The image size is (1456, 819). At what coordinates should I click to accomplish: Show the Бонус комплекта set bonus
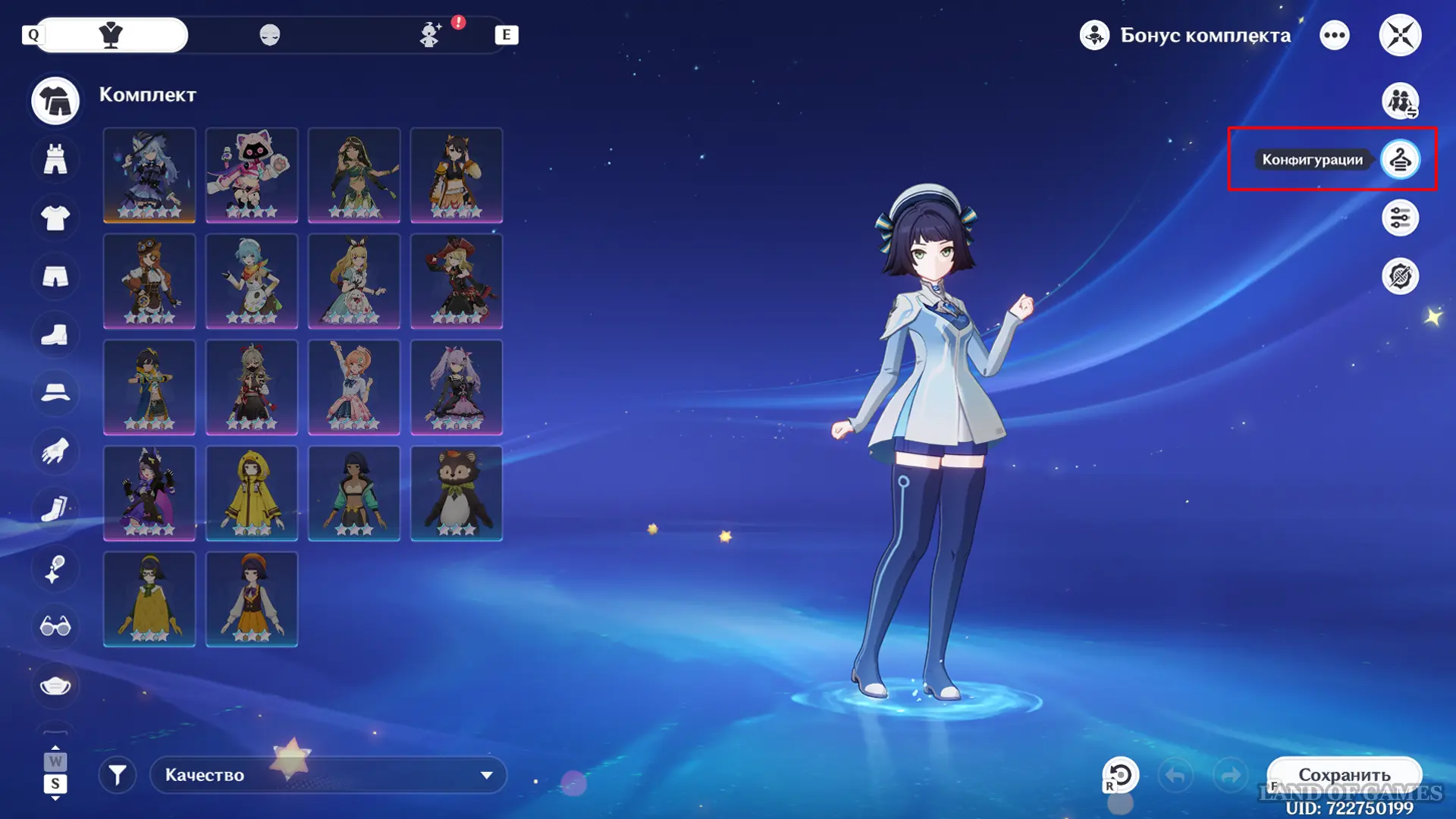tap(1185, 35)
